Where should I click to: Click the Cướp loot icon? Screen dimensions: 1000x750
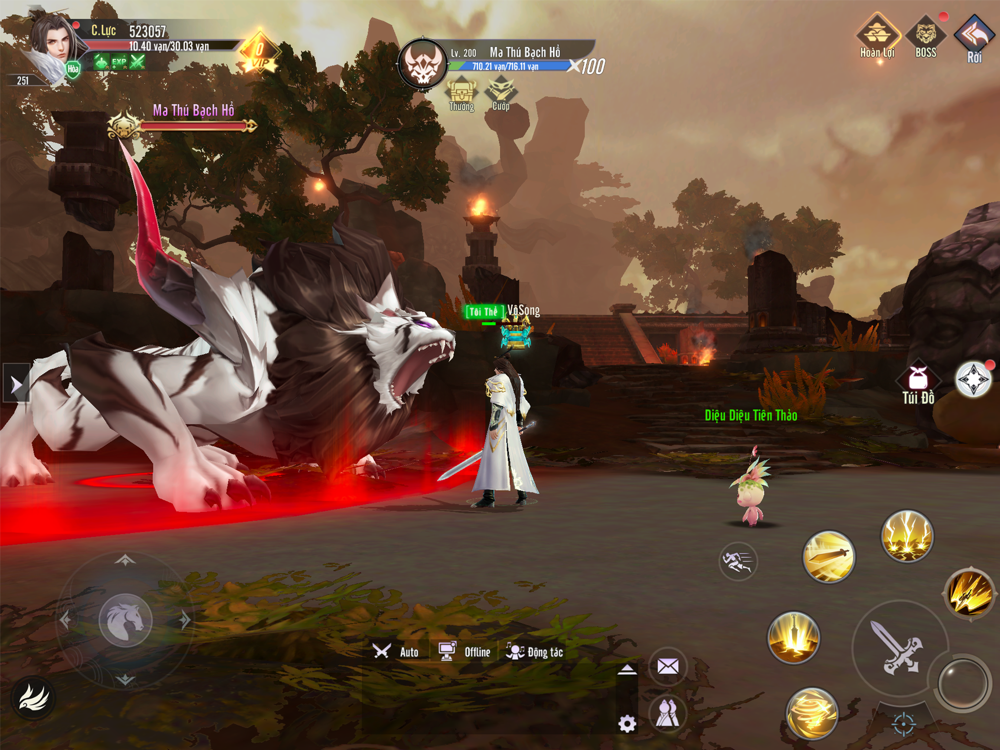(x=500, y=93)
